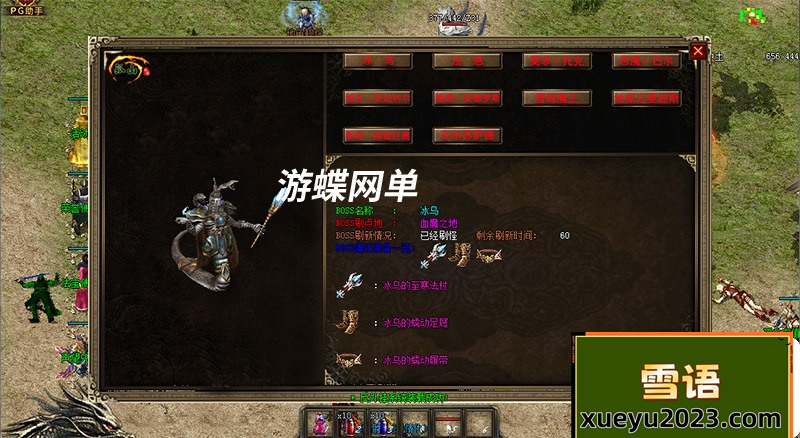
Task: Click the 冰鸟的至寒法杖 staff icon
Action: (351, 285)
